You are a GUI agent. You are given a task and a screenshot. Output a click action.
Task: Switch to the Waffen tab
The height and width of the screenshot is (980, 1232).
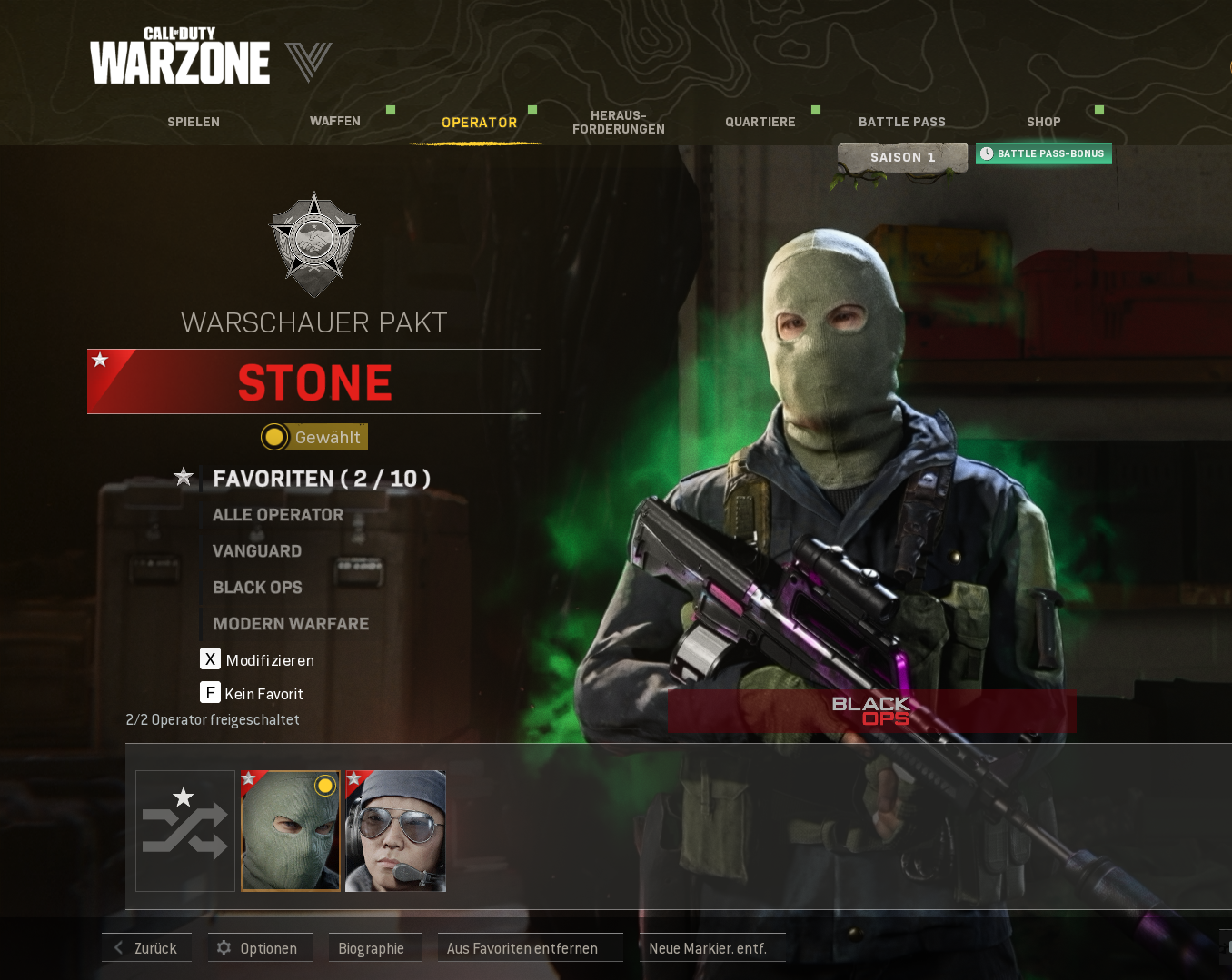tap(334, 121)
